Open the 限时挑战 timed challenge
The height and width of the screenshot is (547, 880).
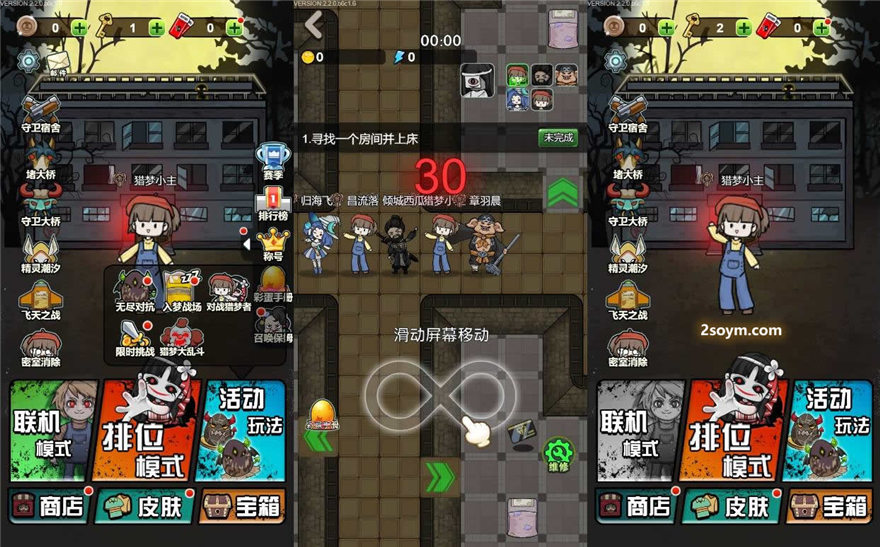point(135,336)
